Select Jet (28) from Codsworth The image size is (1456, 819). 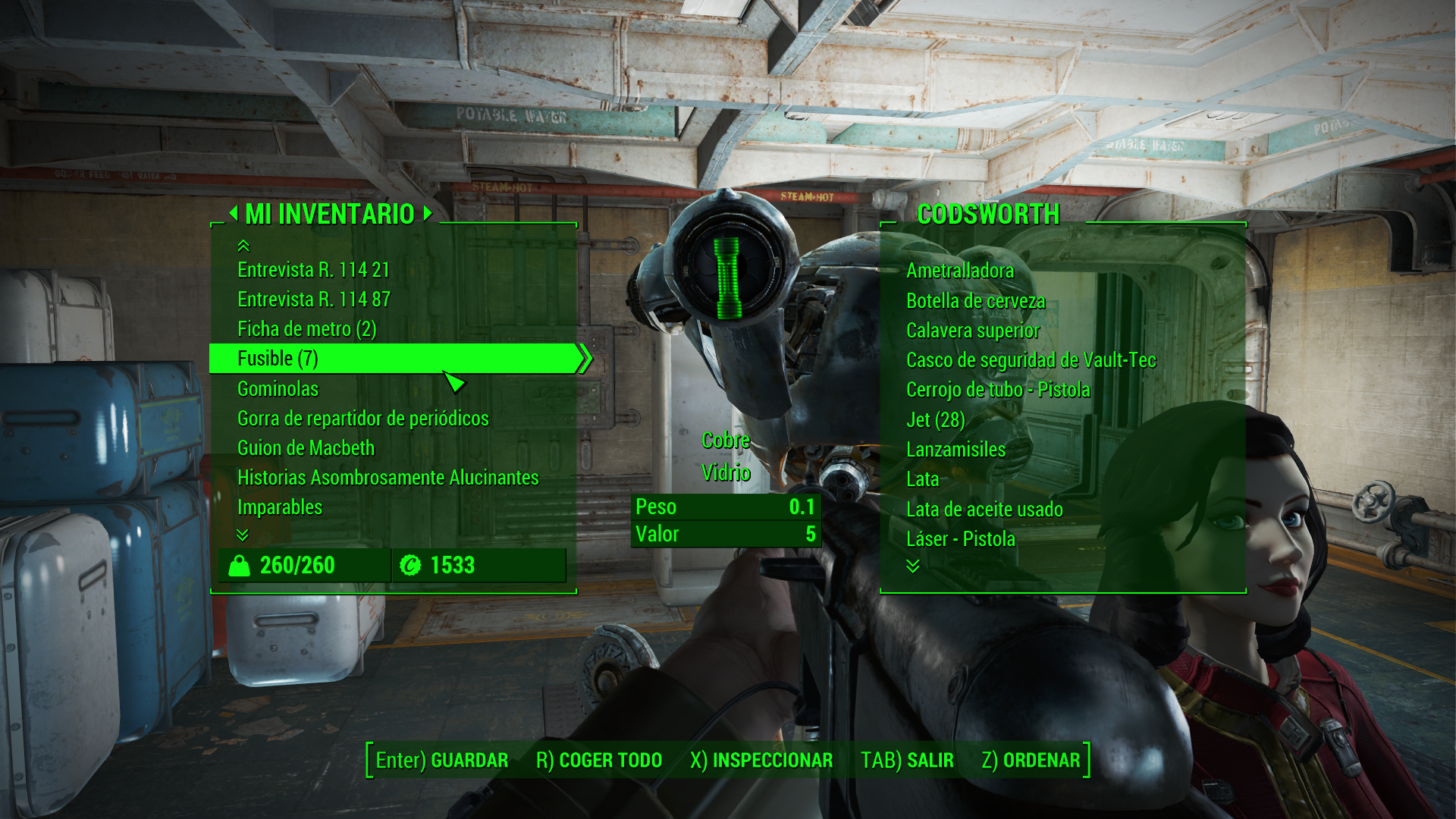935,420
